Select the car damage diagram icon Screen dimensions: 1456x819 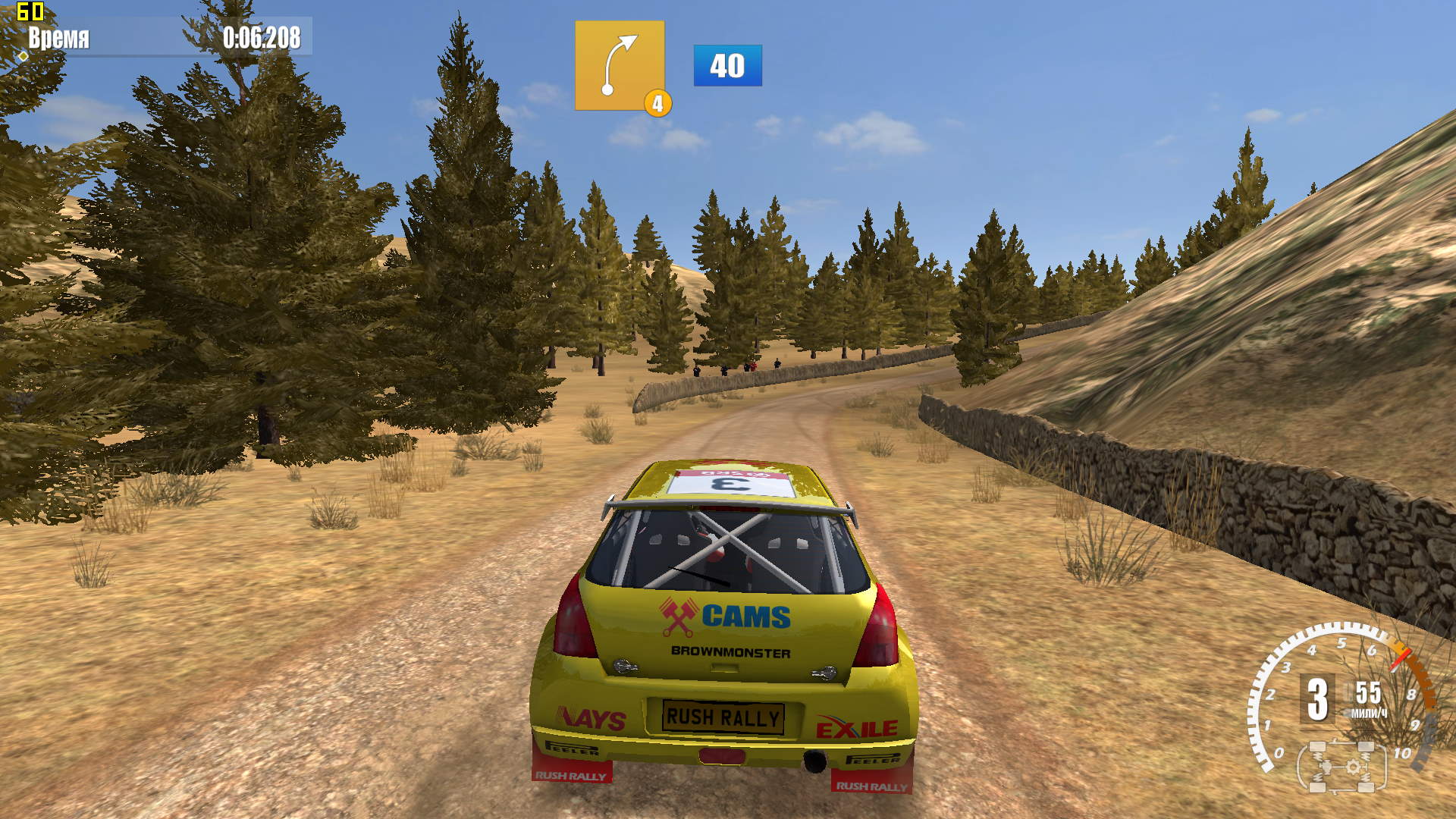coord(1341,767)
